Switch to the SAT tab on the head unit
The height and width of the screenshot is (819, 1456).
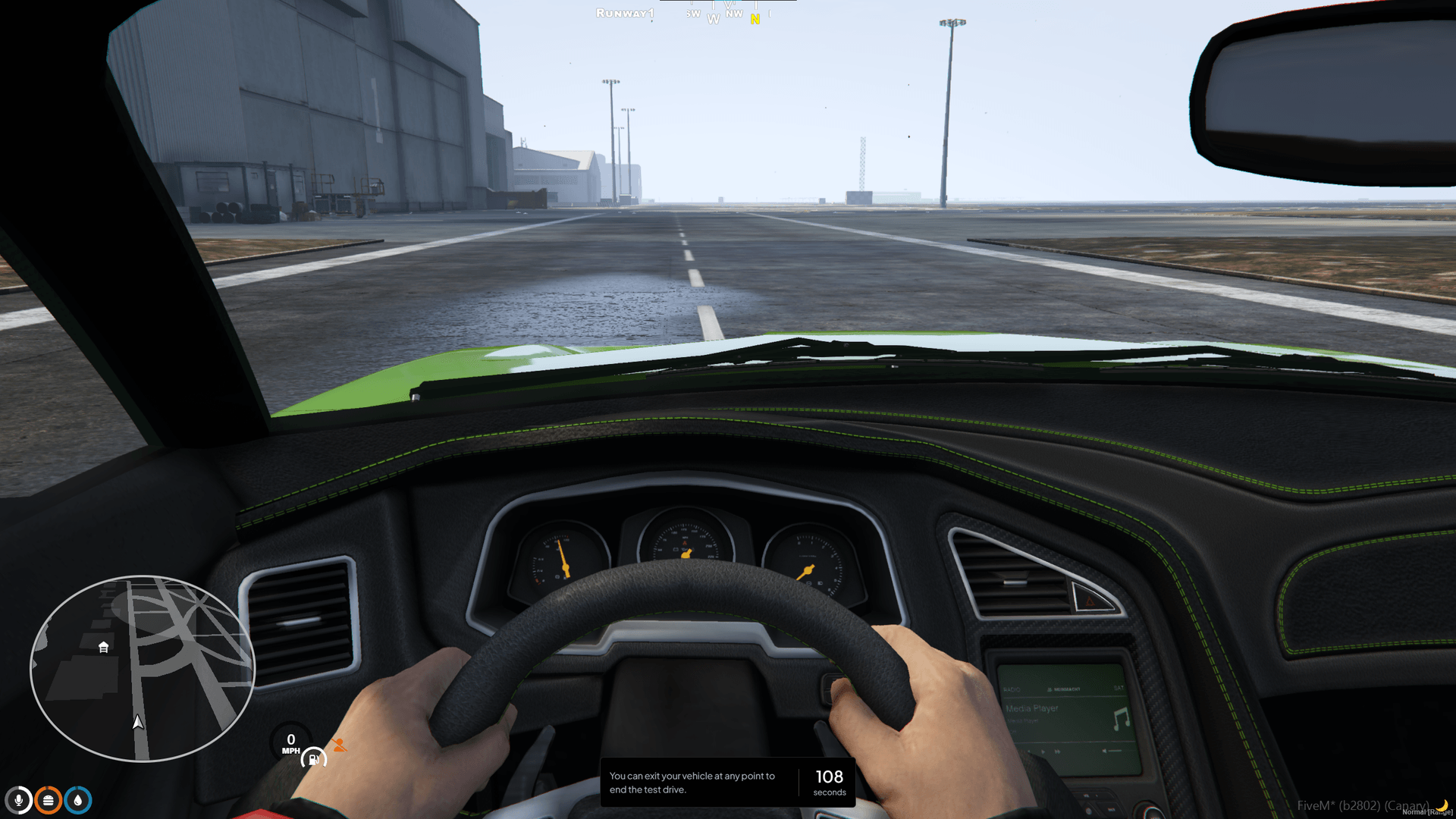(1118, 687)
